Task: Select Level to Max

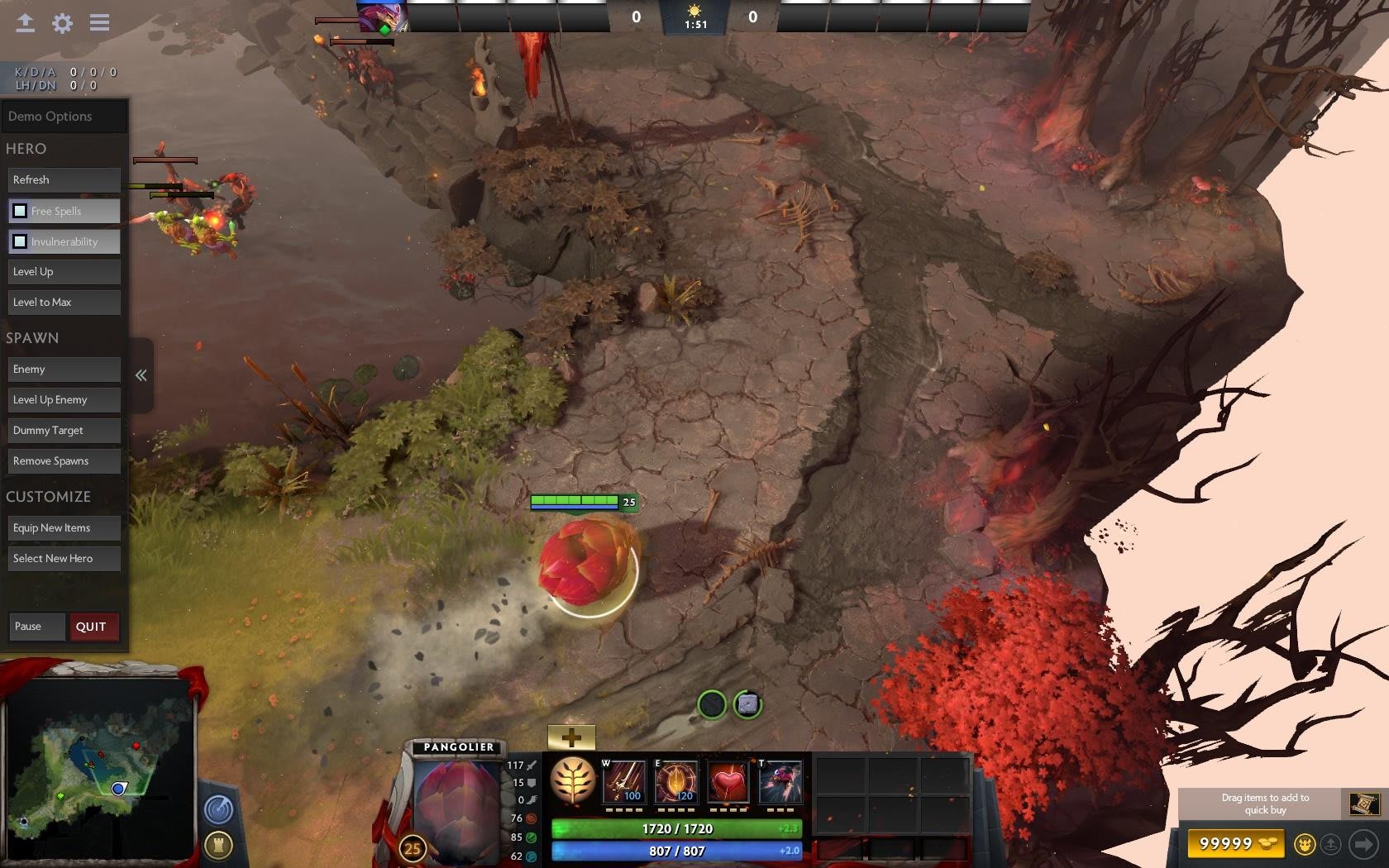Action: click(x=64, y=303)
